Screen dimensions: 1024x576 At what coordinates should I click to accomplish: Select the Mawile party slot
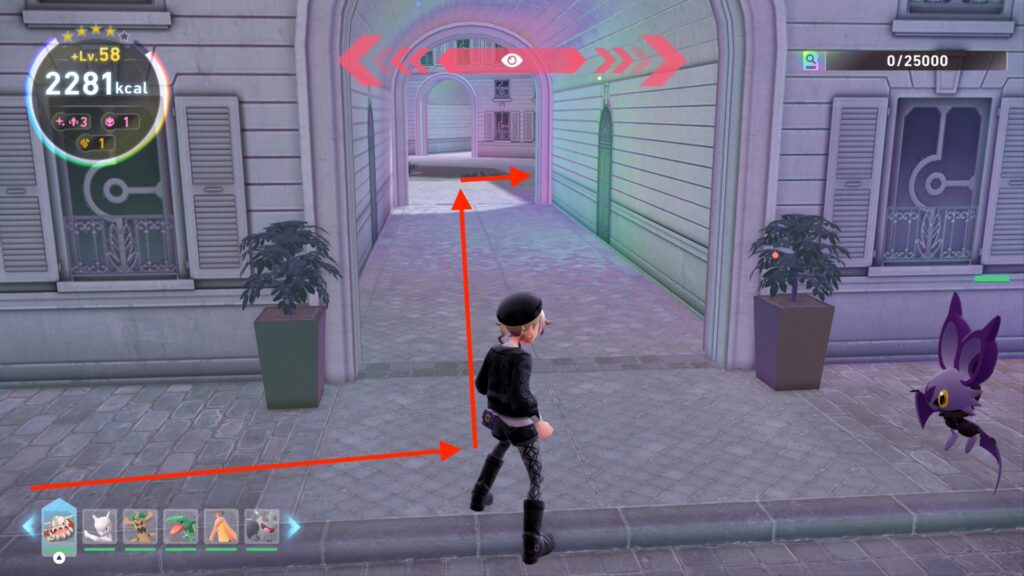pyautogui.click(x=261, y=525)
